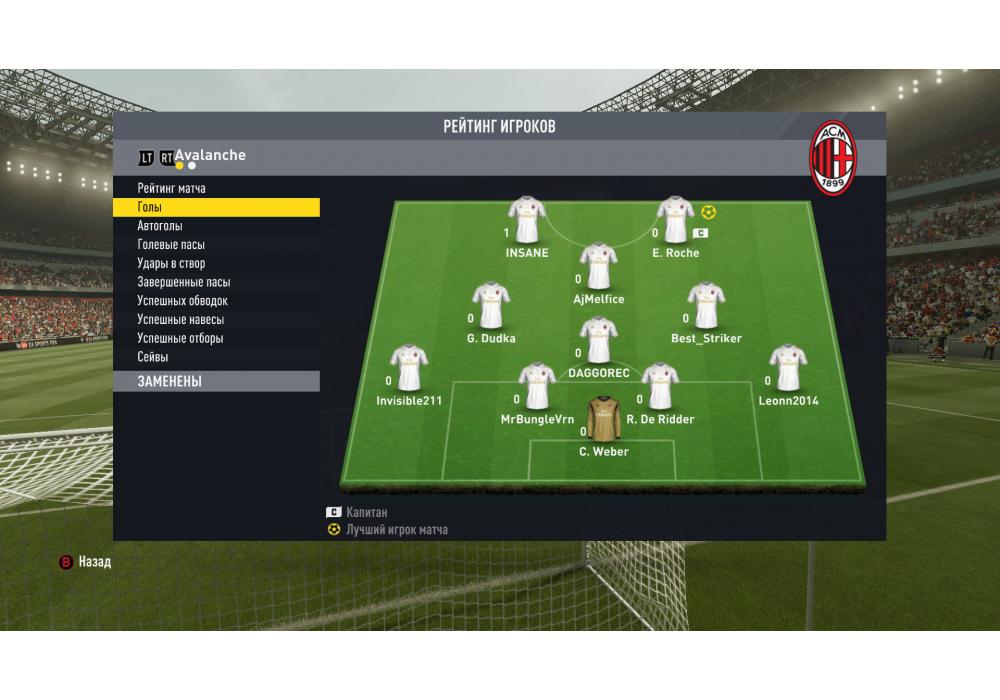This screenshot has height=700, width=1000.
Task: Select goalkeeper C. Weber on the pitch
Action: click(x=604, y=419)
